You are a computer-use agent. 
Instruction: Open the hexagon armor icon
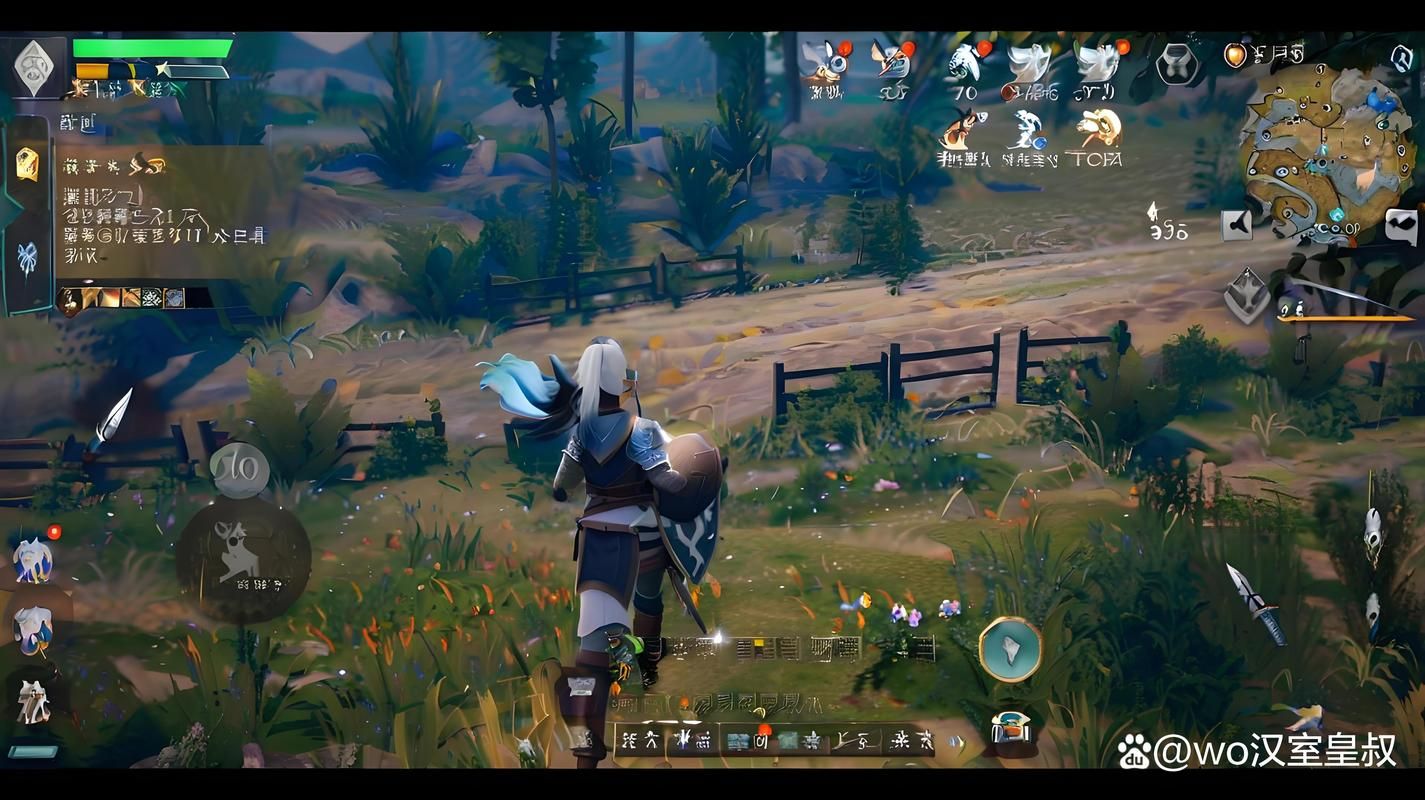click(x=1176, y=63)
